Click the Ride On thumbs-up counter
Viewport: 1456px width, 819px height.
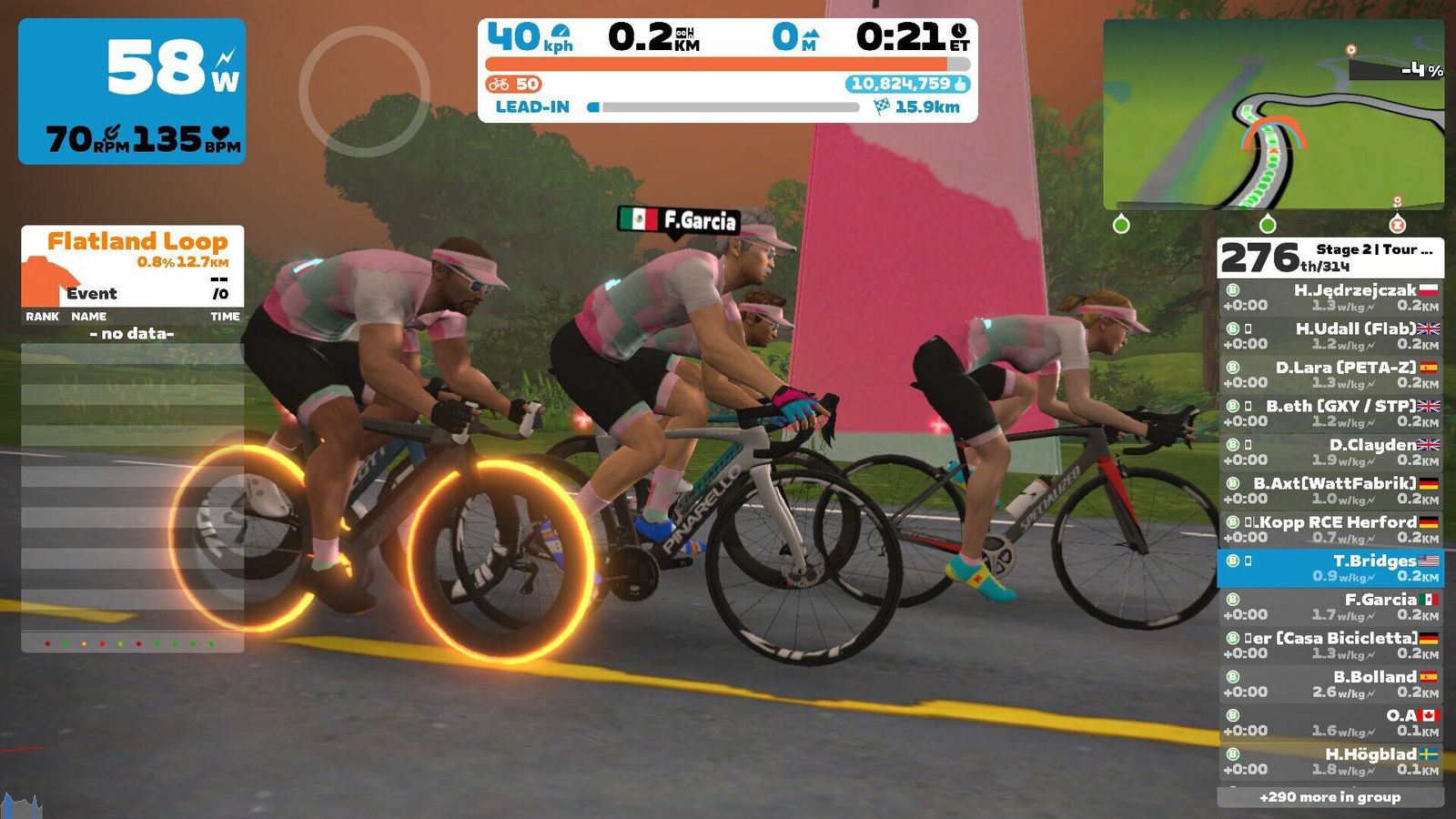coord(907,84)
